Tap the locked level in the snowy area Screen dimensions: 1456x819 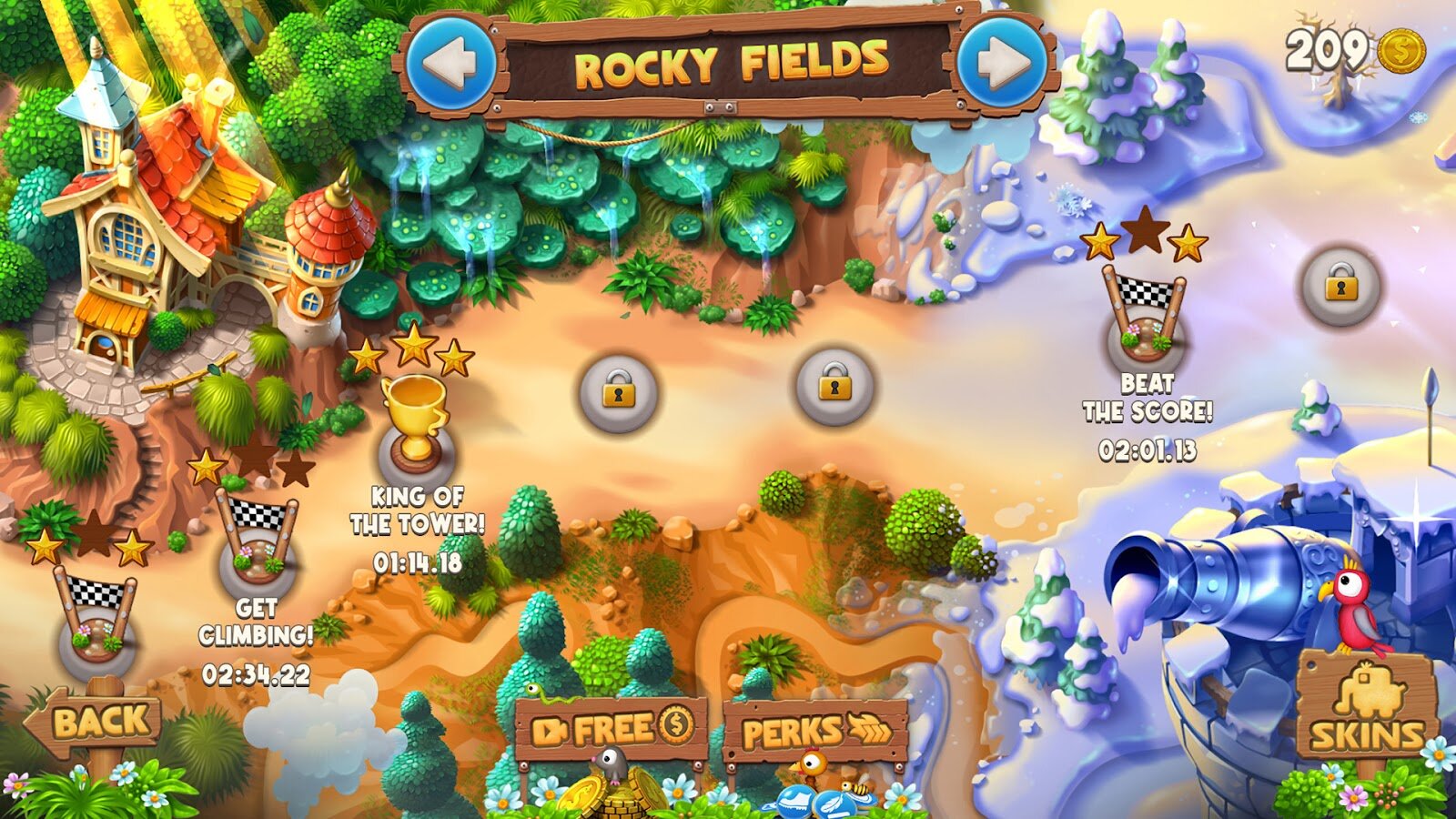point(1340,286)
